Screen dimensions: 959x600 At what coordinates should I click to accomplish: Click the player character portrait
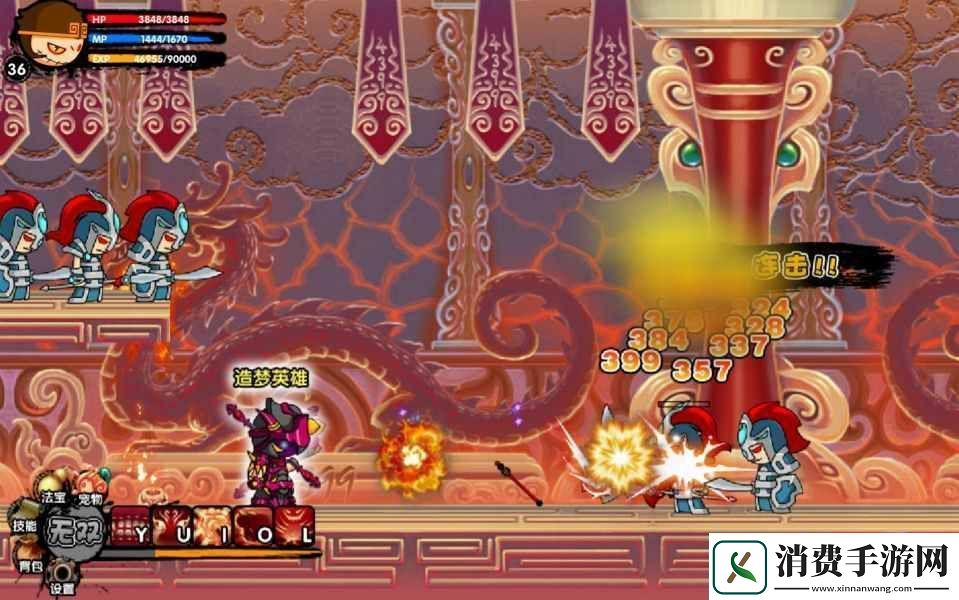tap(46, 36)
